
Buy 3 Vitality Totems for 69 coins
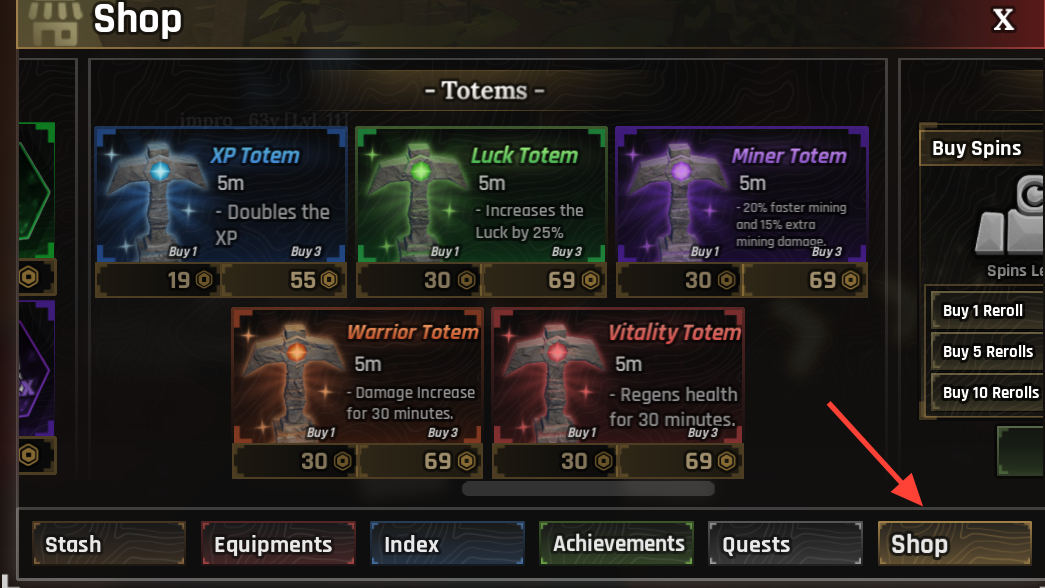click(681, 461)
